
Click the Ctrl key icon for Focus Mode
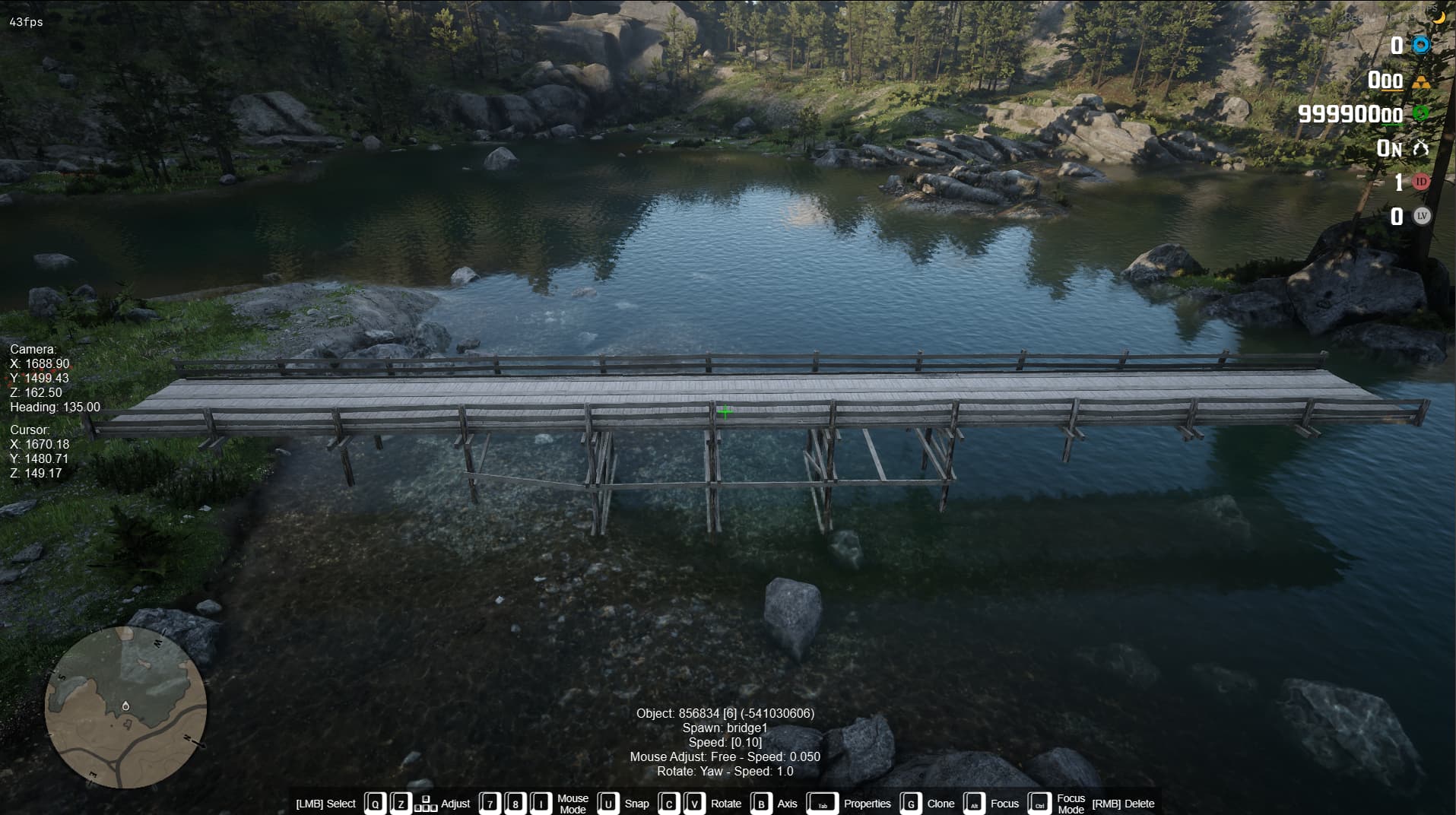pyautogui.click(x=1039, y=803)
